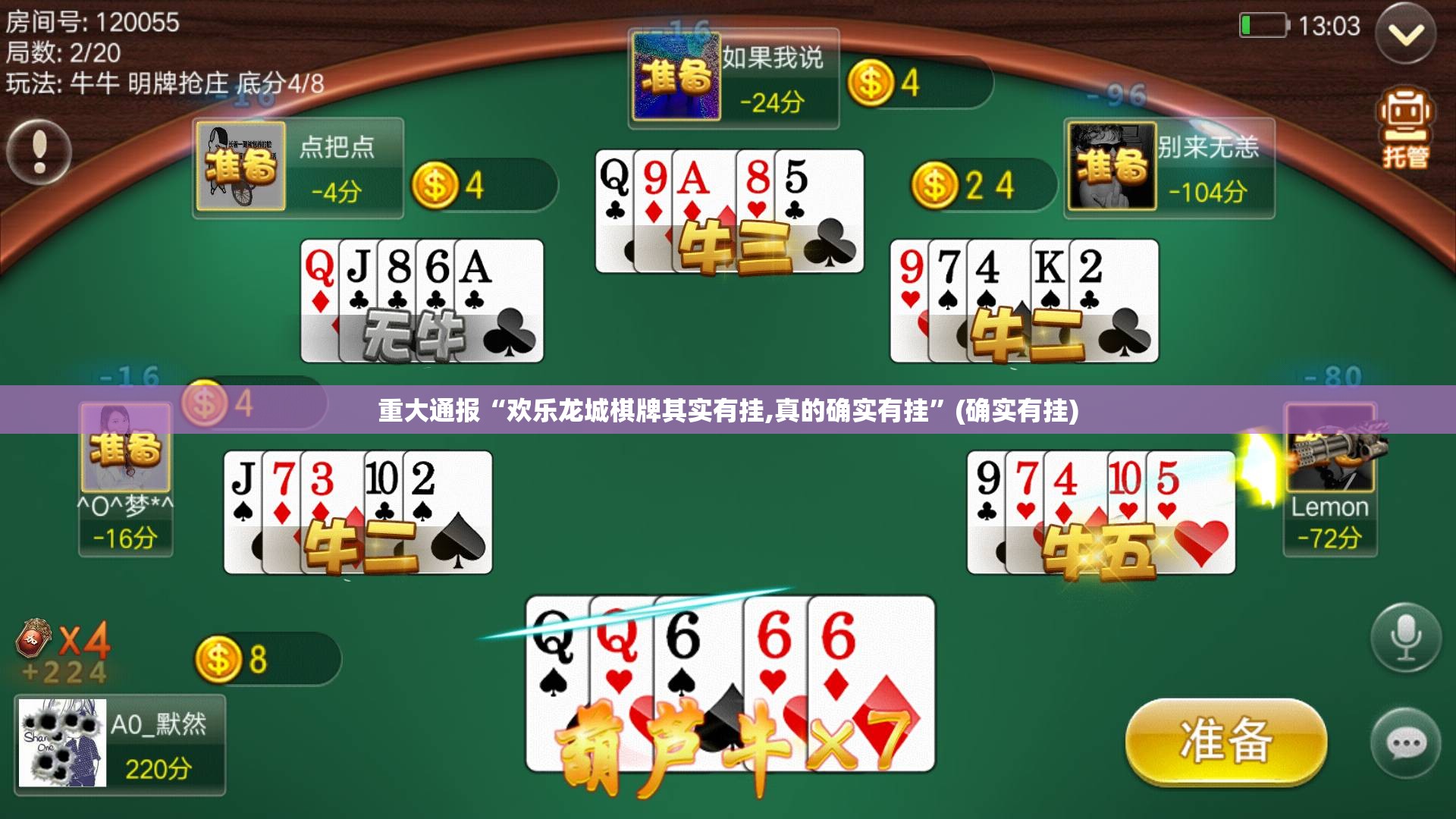Toggle ready state on 点把点's 准备 stamp
Viewport: 1456px width, 819px height.
(242, 170)
